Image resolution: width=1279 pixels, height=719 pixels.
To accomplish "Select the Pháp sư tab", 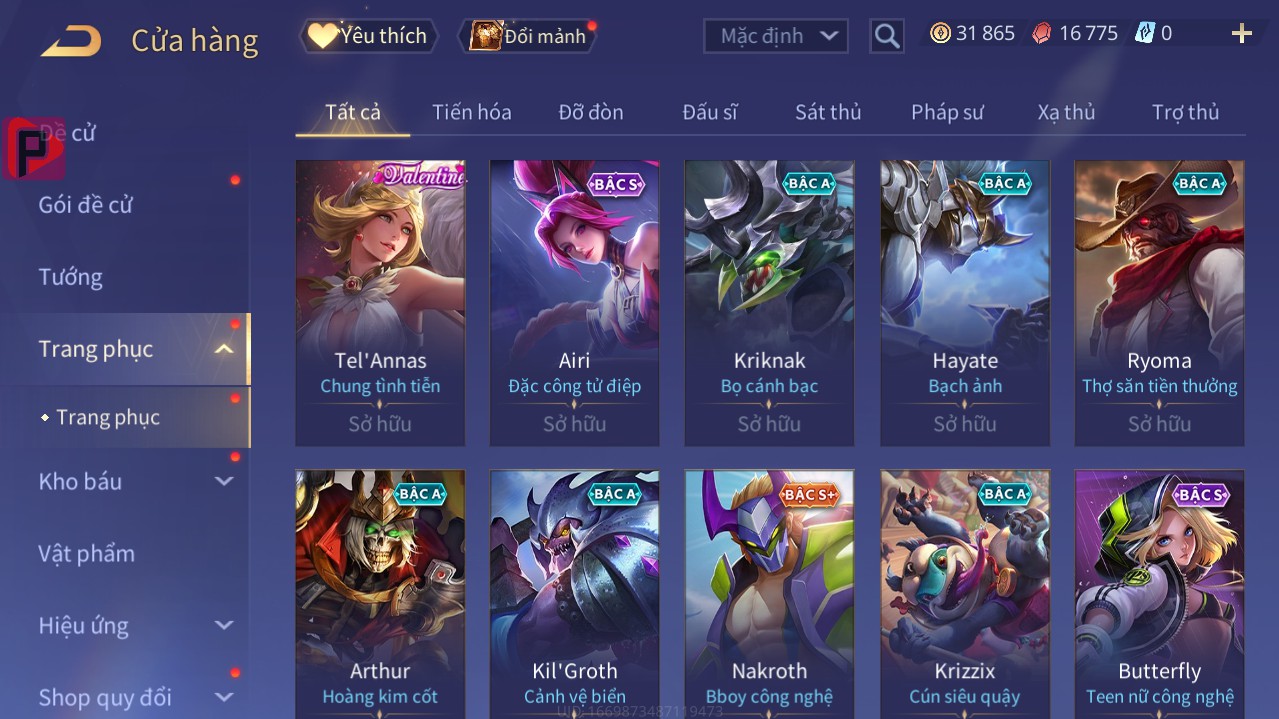I will (x=946, y=112).
